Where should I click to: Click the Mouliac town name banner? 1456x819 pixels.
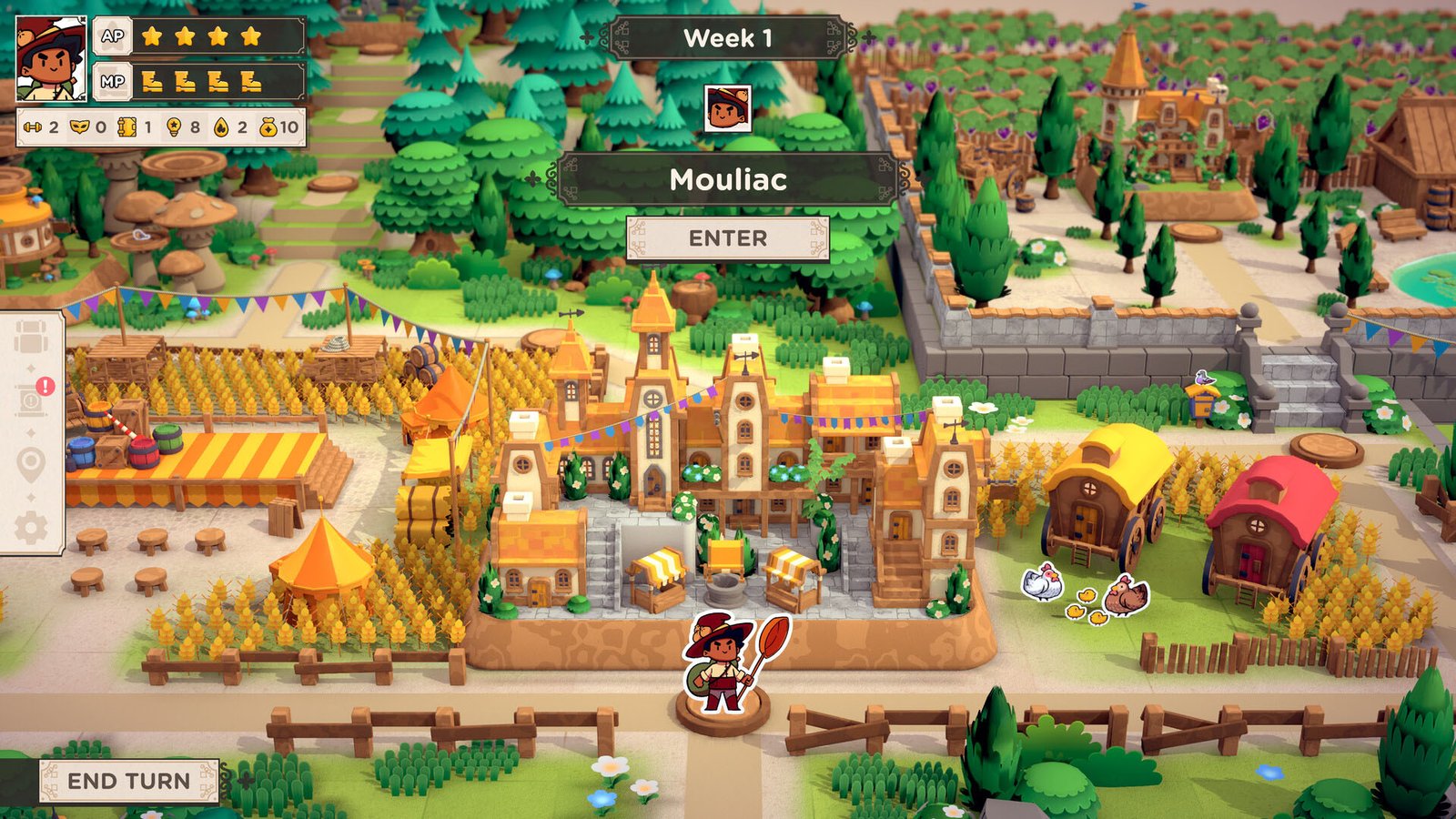coord(727,180)
